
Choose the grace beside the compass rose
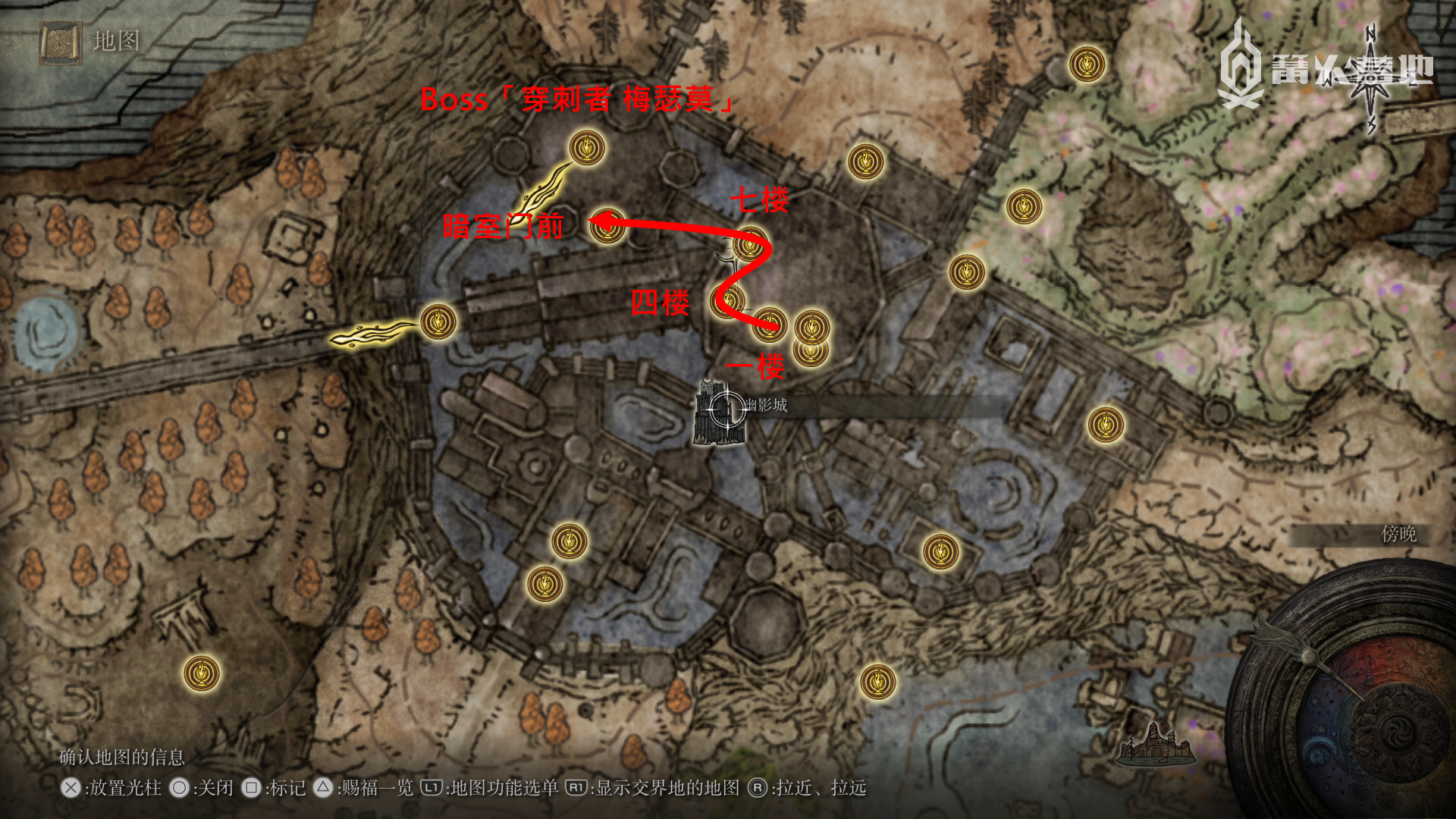(1087, 65)
